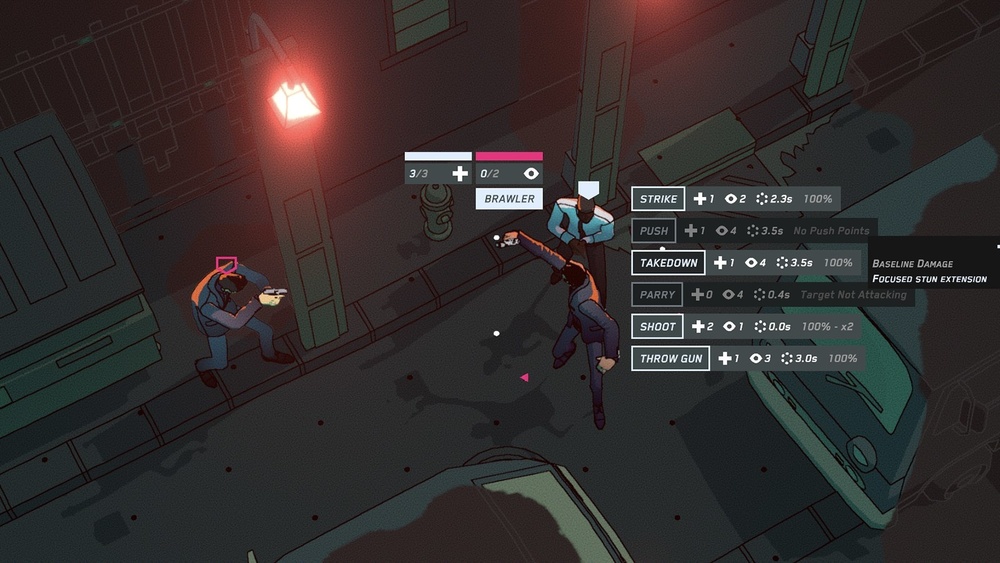Select the Strike action

click(x=658, y=199)
